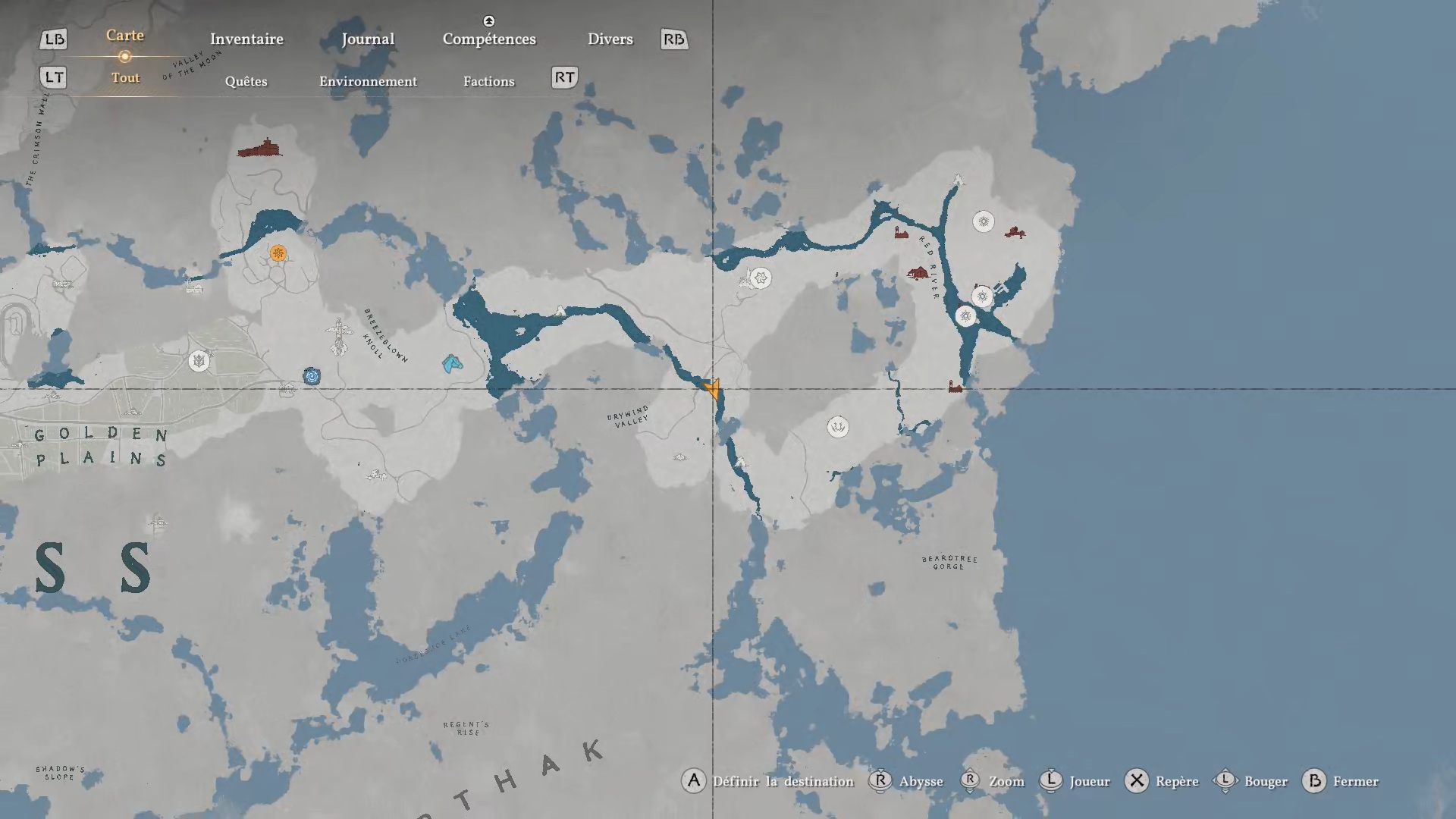Screen dimensions: 1456x819
Task: Select the blue horse head marker
Action: pyautogui.click(x=452, y=364)
